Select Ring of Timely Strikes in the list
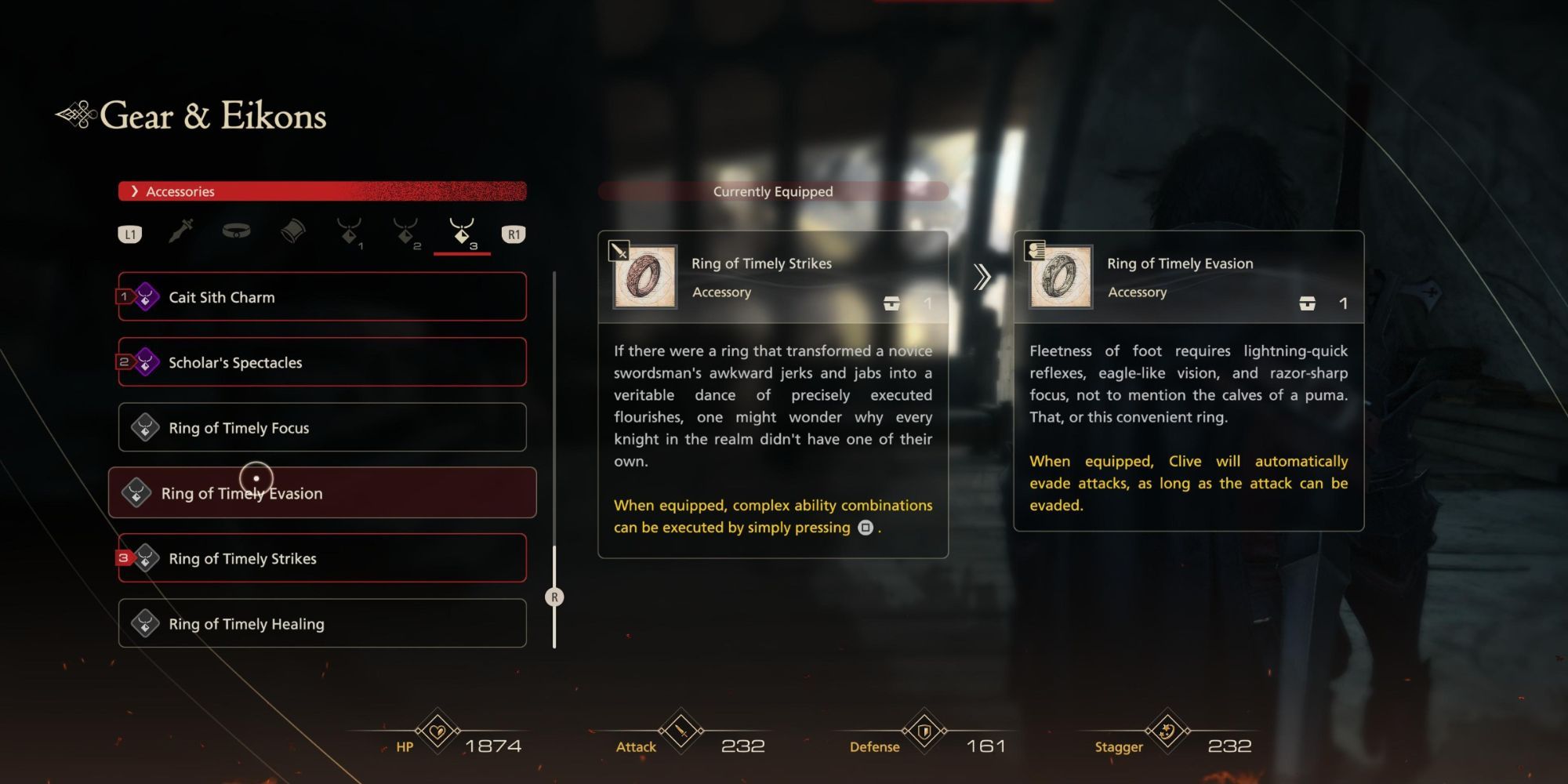1568x784 pixels. (x=322, y=558)
